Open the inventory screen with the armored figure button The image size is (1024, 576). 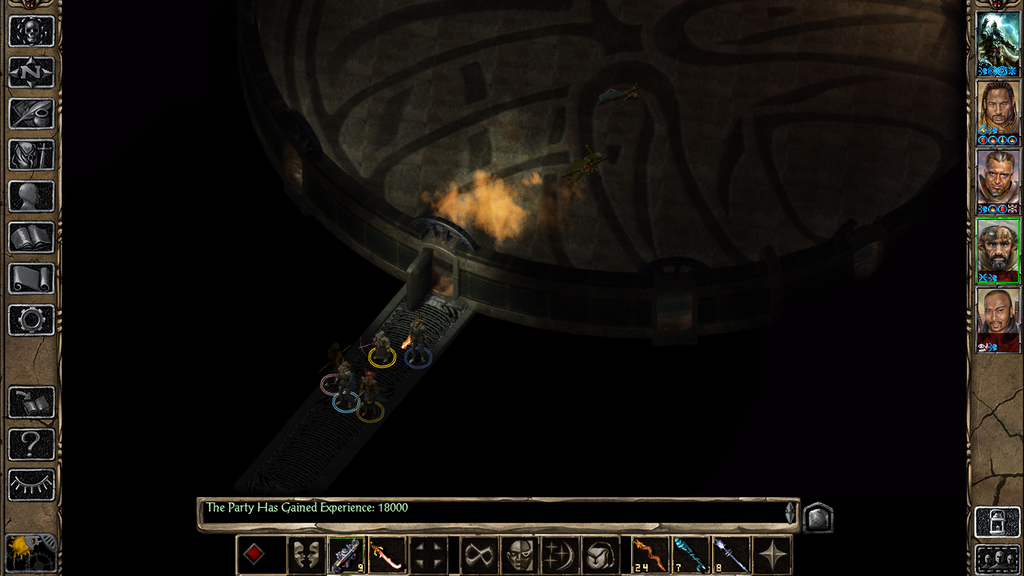coord(31,154)
